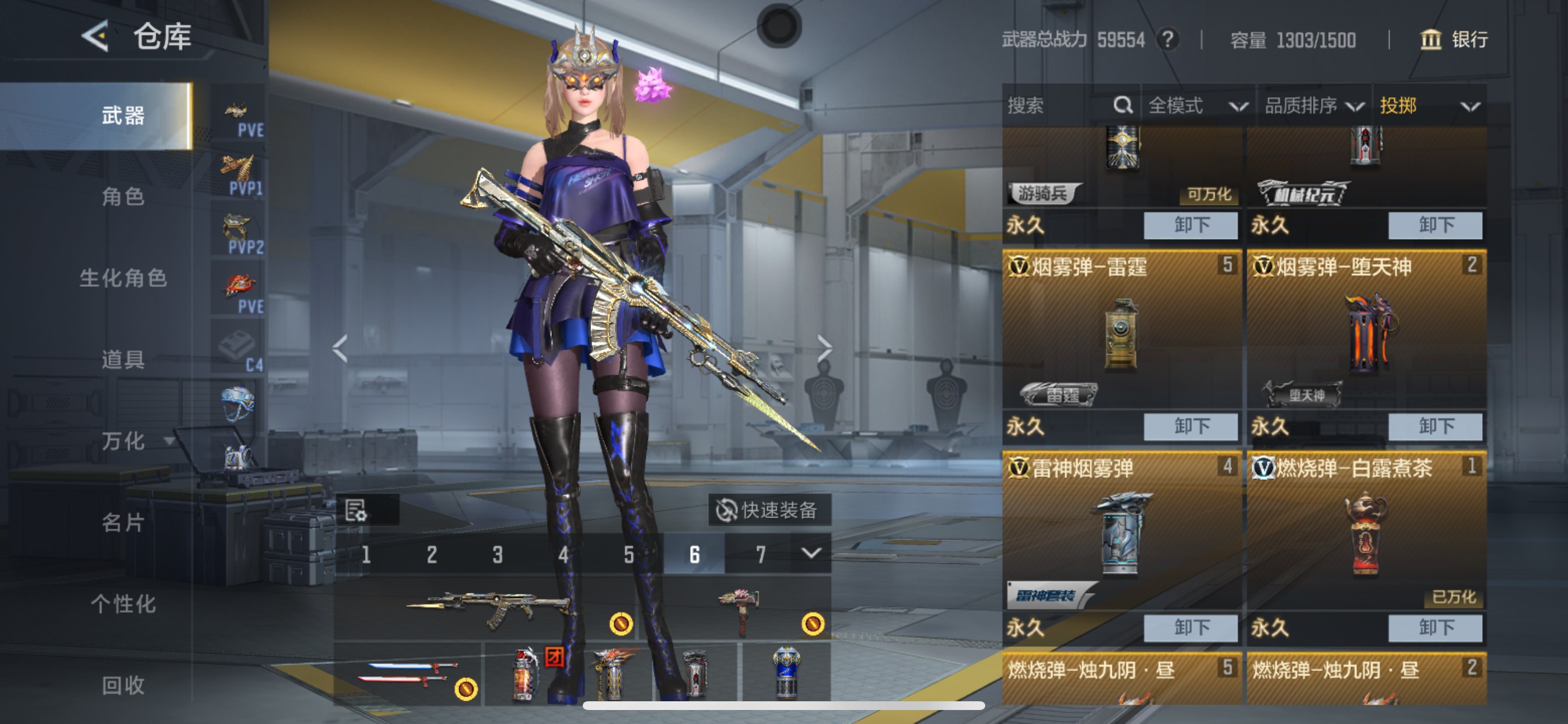The image size is (1568, 724).
Task: Open the 银行 bank panel via its icon
Action: pyautogui.click(x=1430, y=40)
